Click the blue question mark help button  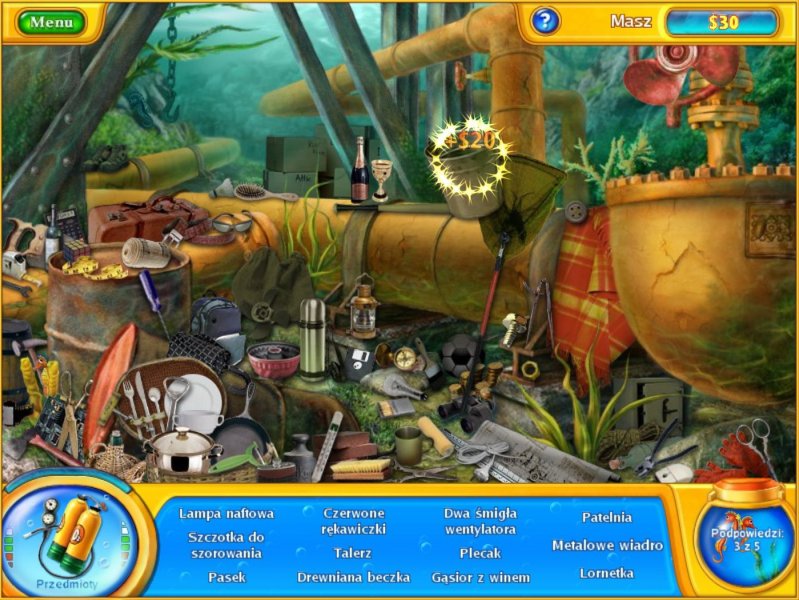(x=544, y=21)
